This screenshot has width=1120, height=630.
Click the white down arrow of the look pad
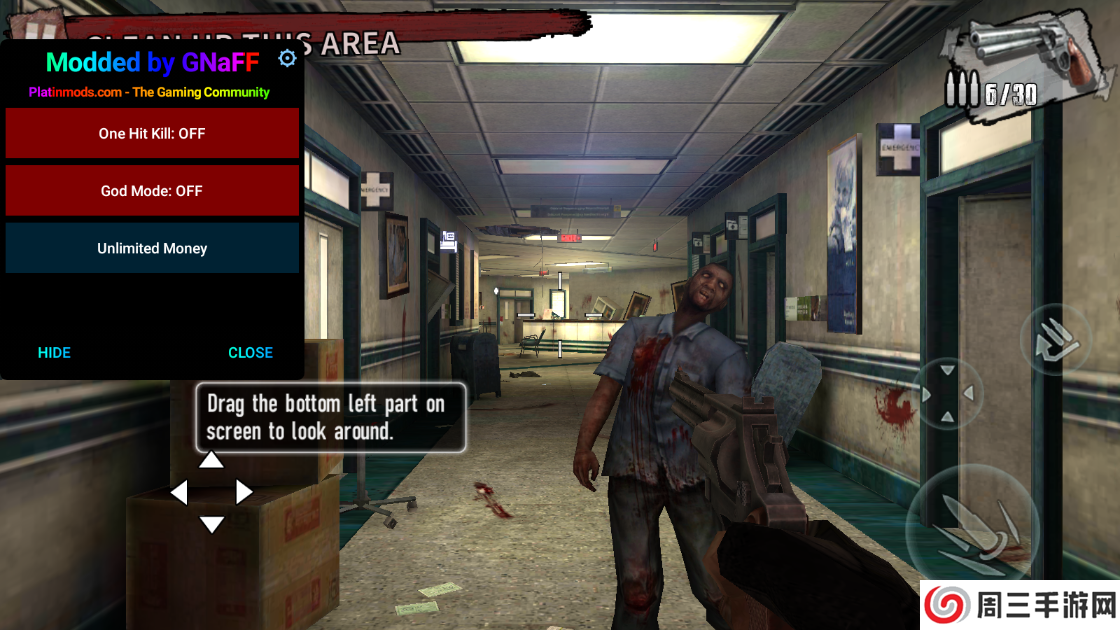point(211,524)
